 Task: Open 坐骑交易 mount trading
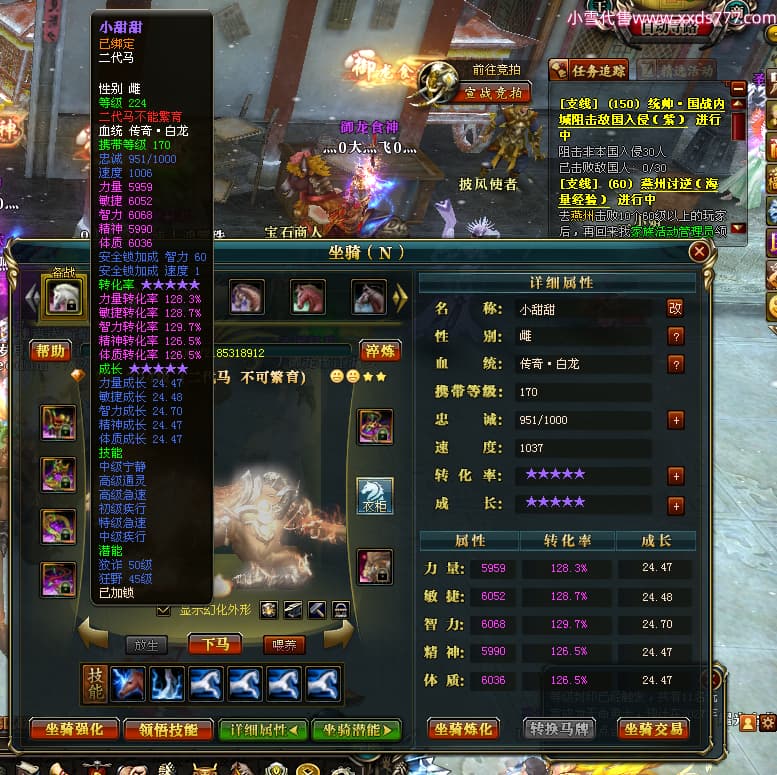pos(653,729)
